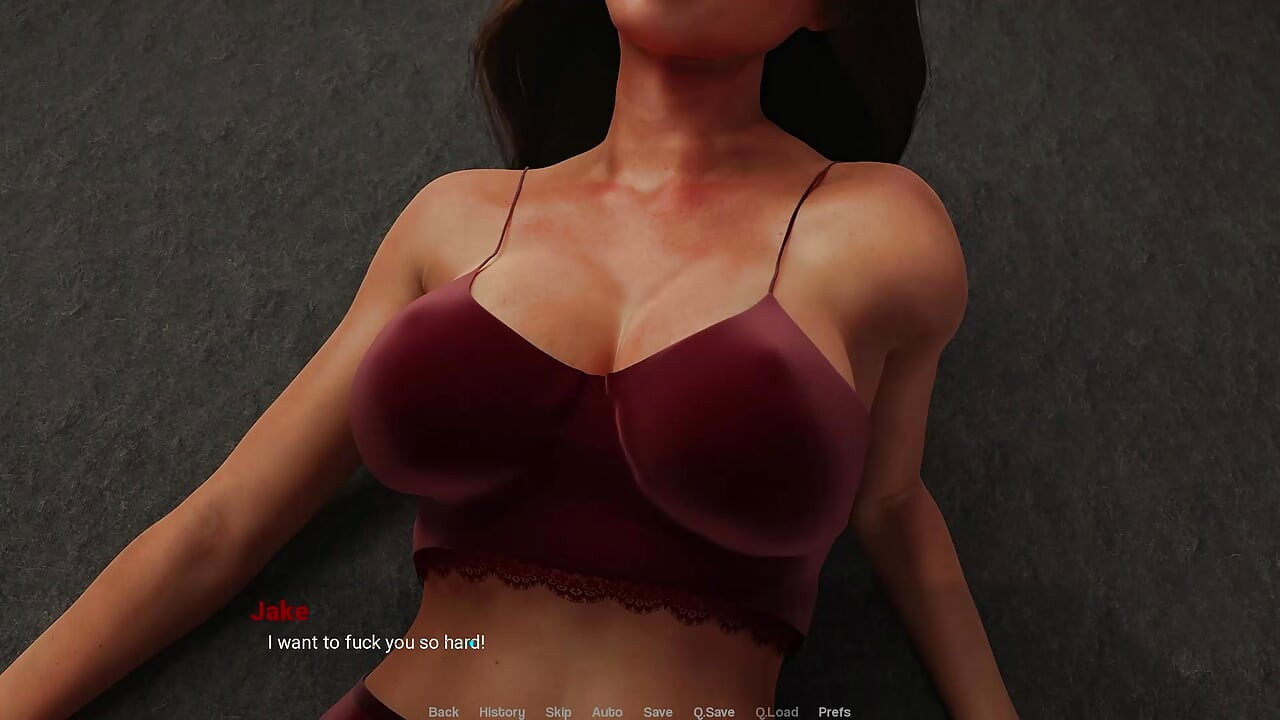The image size is (1280, 720).
Task: Open History to review past lines
Action: click(501, 711)
